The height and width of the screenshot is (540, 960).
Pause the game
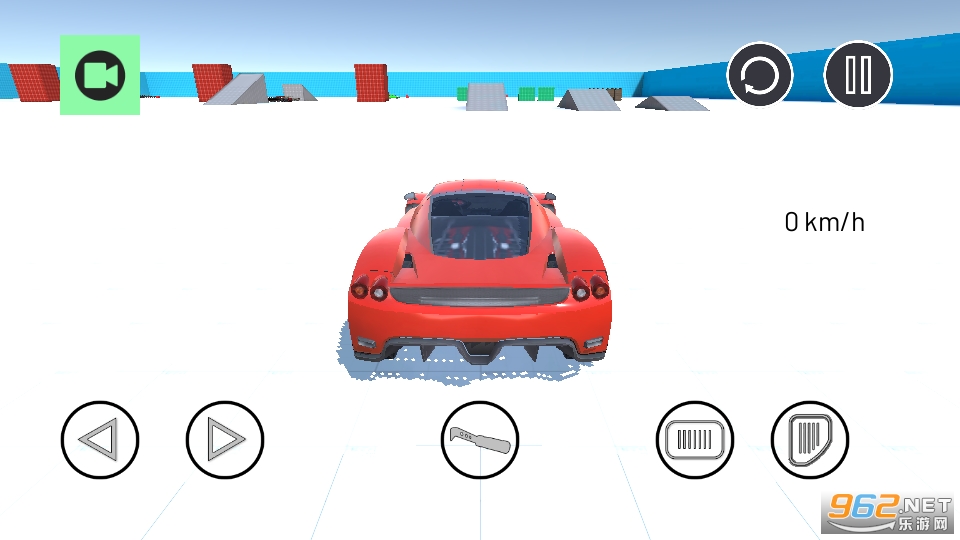coord(858,75)
